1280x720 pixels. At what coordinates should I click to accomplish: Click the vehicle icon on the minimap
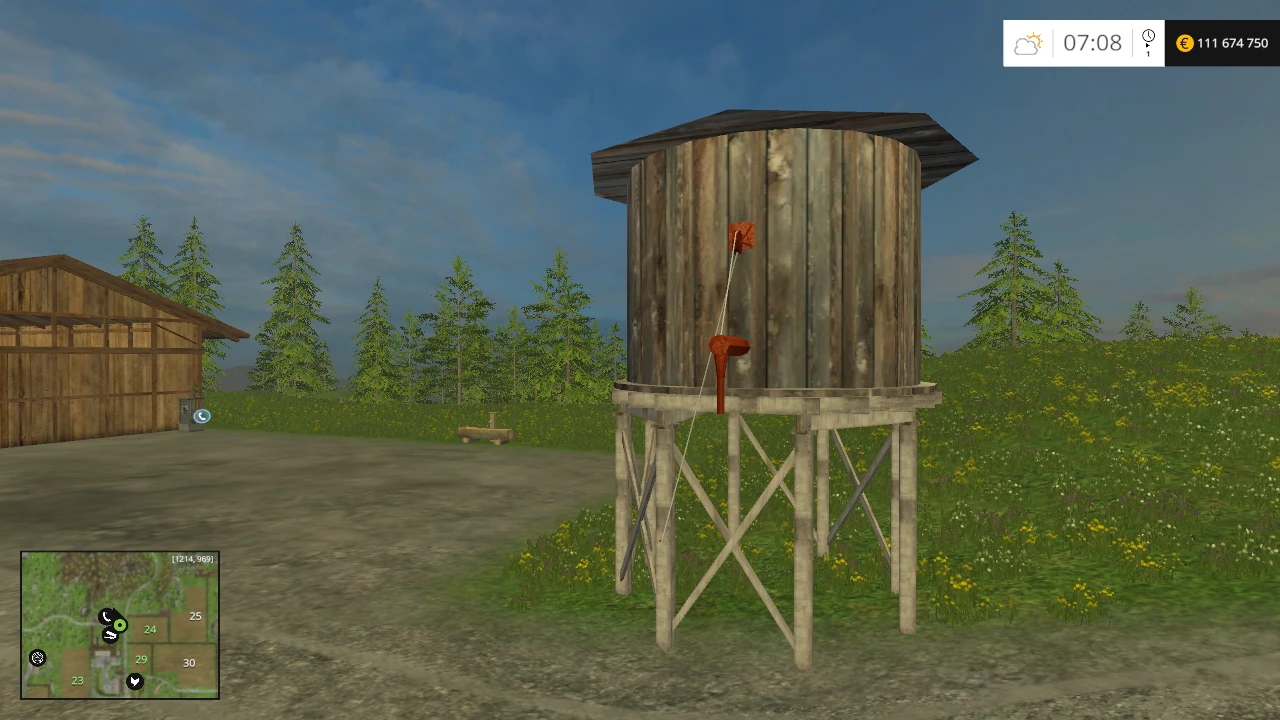point(109,633)
